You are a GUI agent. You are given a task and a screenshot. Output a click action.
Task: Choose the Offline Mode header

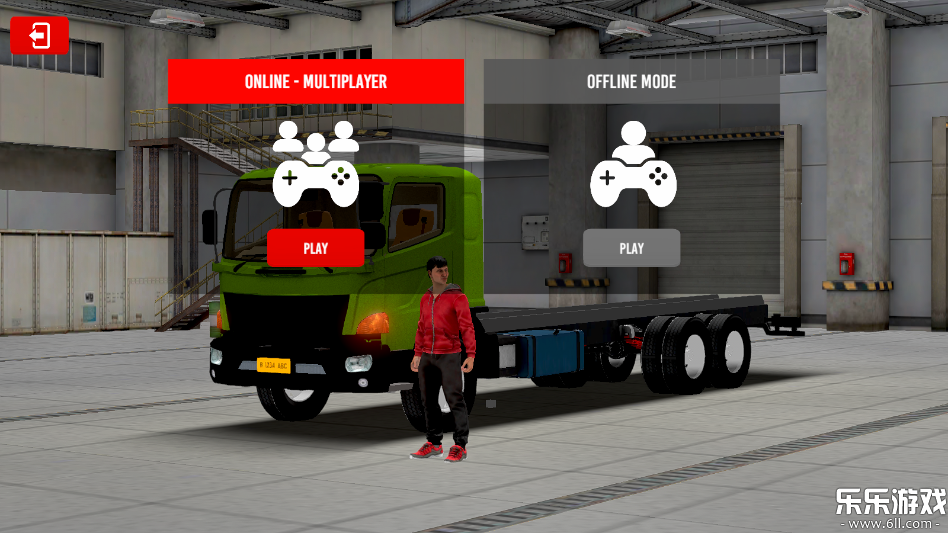pos(631,81)
